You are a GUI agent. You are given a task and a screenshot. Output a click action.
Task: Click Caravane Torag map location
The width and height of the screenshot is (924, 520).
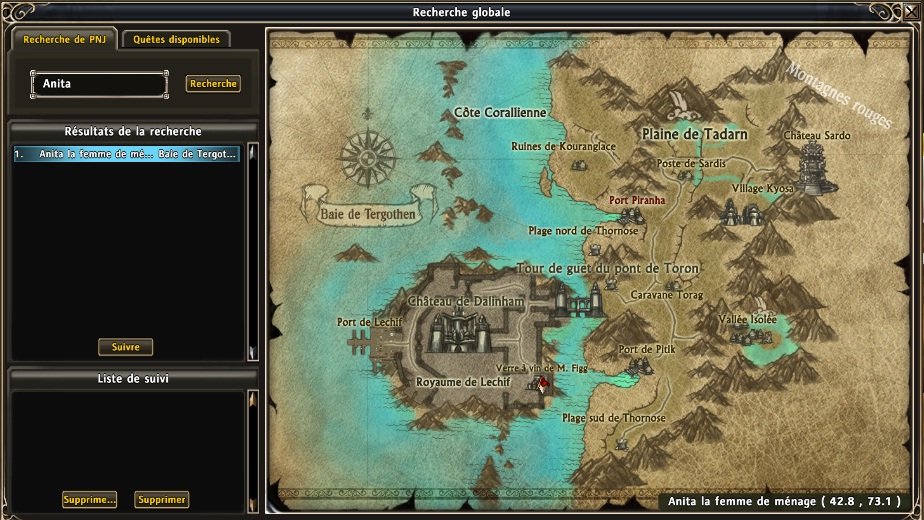pos(667,295)
